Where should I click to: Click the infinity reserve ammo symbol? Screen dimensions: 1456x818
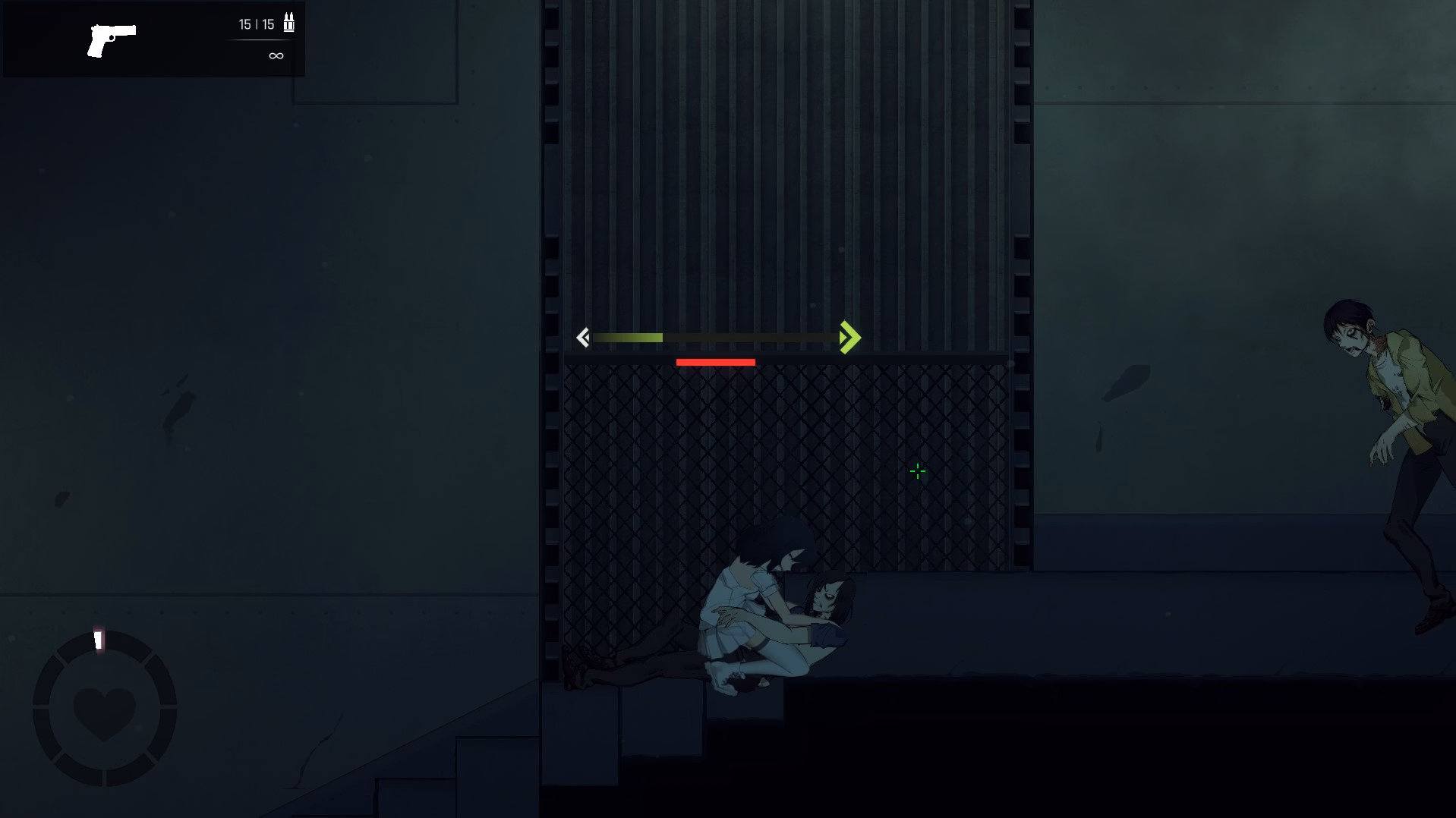275,55
